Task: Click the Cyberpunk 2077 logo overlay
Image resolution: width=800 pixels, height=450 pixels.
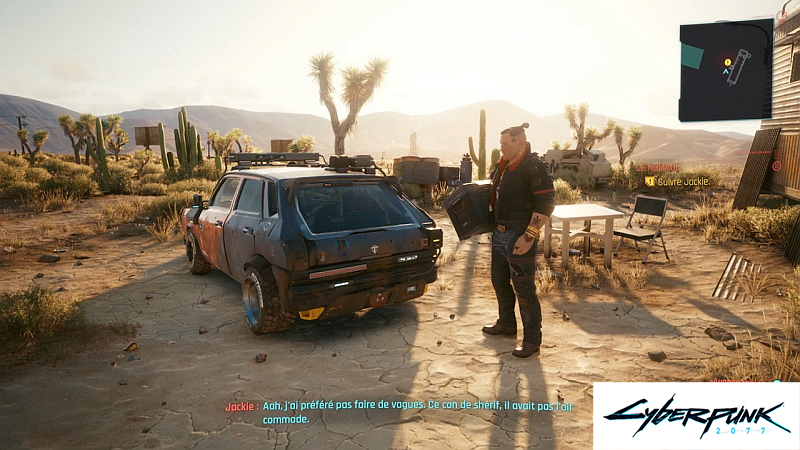Action: click(696, 416)
